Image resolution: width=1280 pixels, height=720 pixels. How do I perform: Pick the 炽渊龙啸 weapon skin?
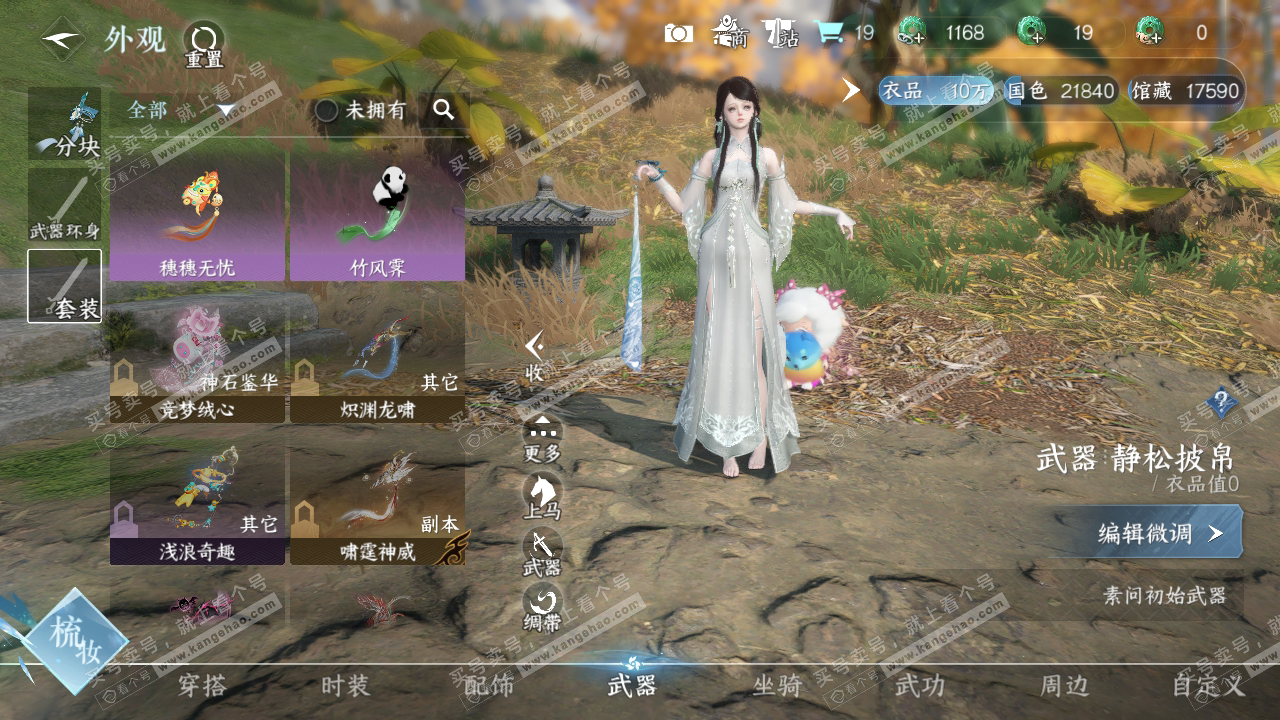tap(377, 362)
